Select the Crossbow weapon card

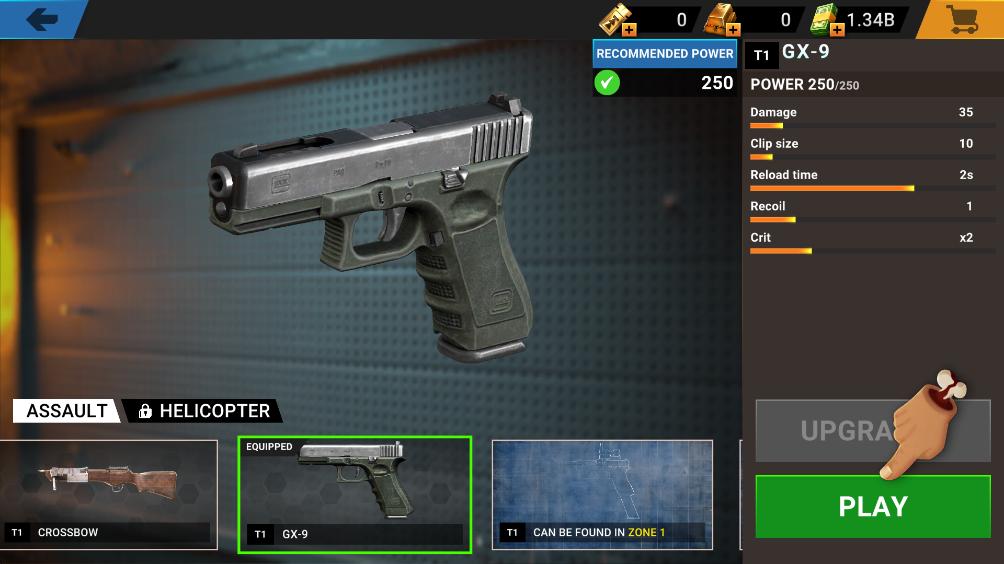pyautogui.click(x=108, y=494)
